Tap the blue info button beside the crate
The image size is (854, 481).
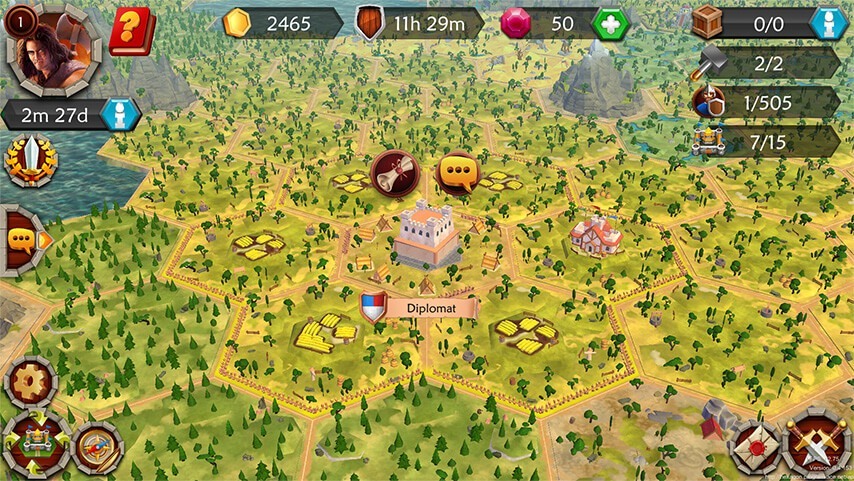pos(827,23)
